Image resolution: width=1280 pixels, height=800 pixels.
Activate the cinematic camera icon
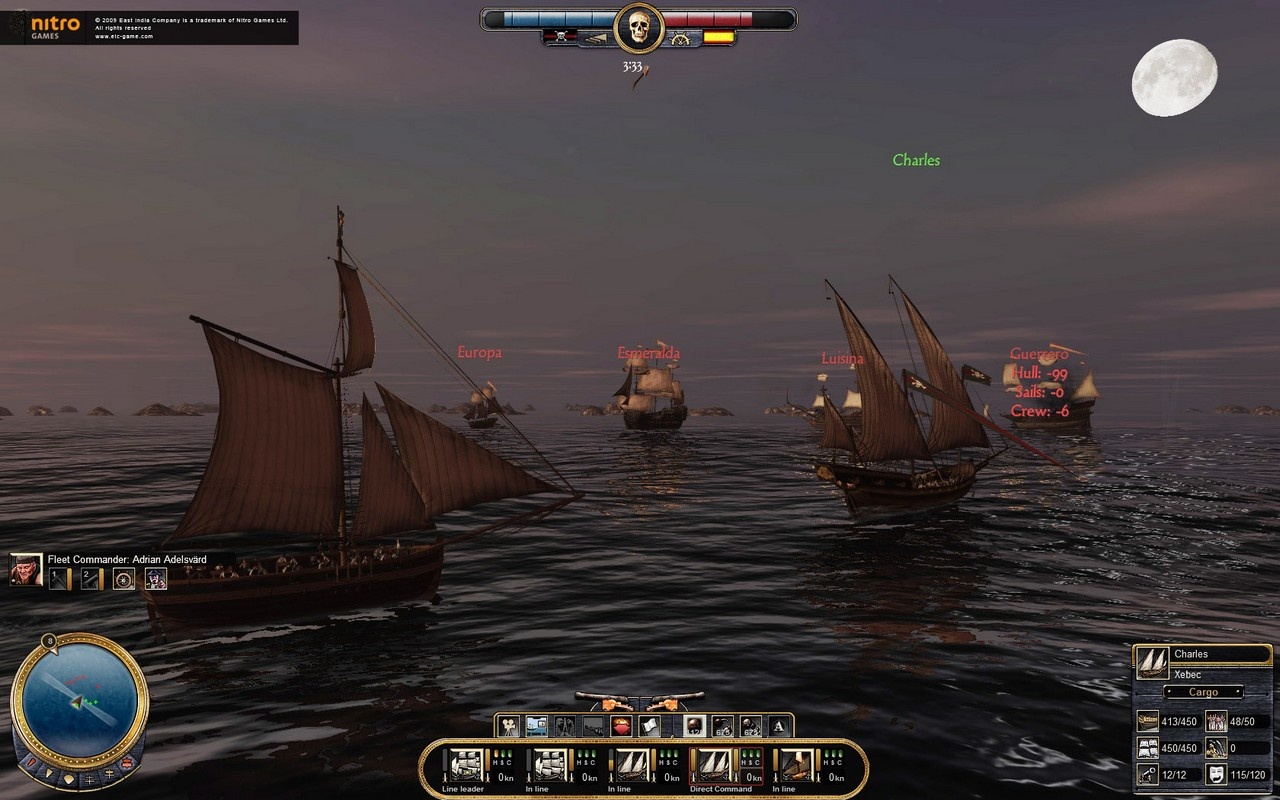point(509,724)
